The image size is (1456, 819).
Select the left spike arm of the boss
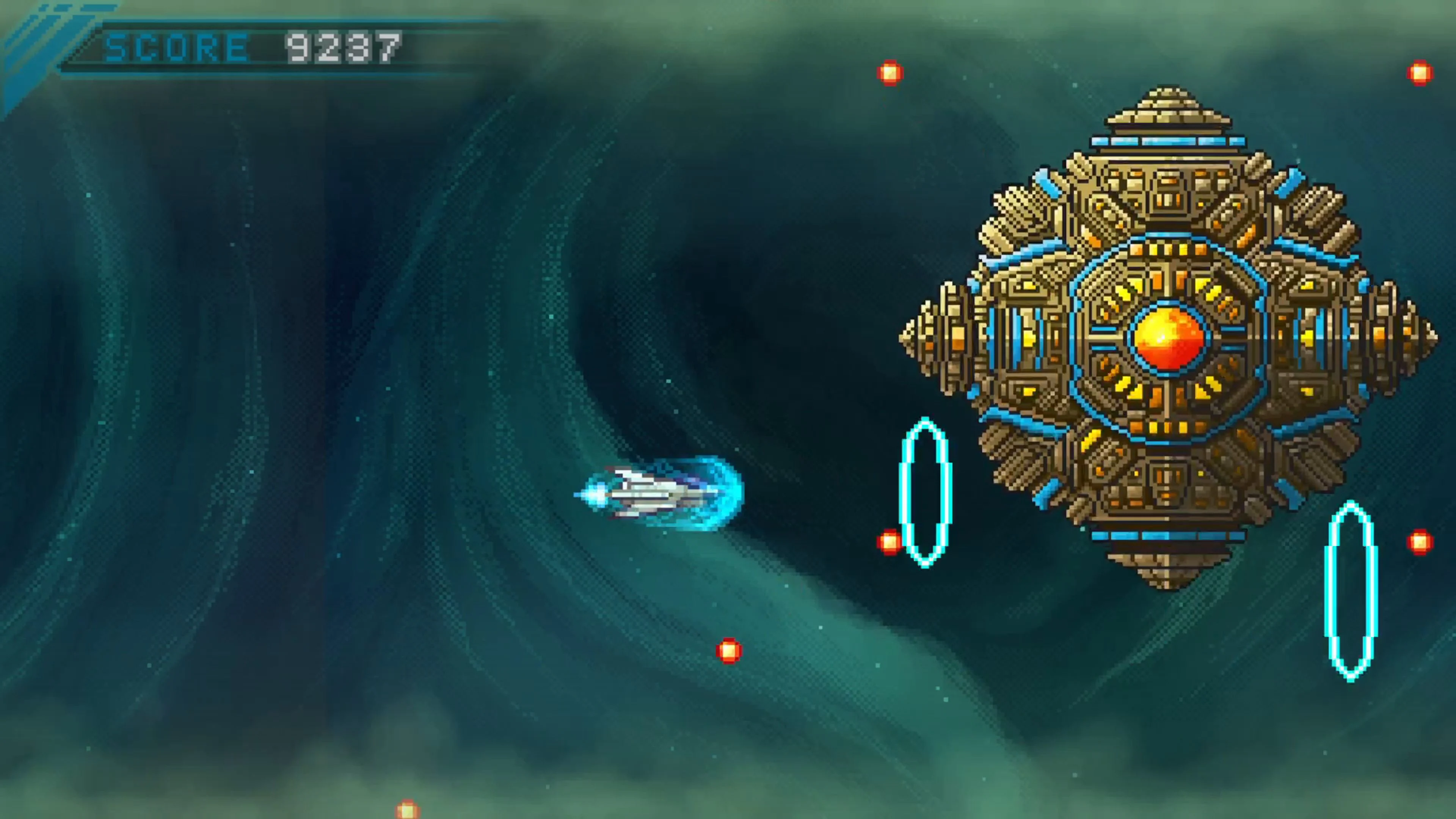pyautogui.click(x=938, y=339)
